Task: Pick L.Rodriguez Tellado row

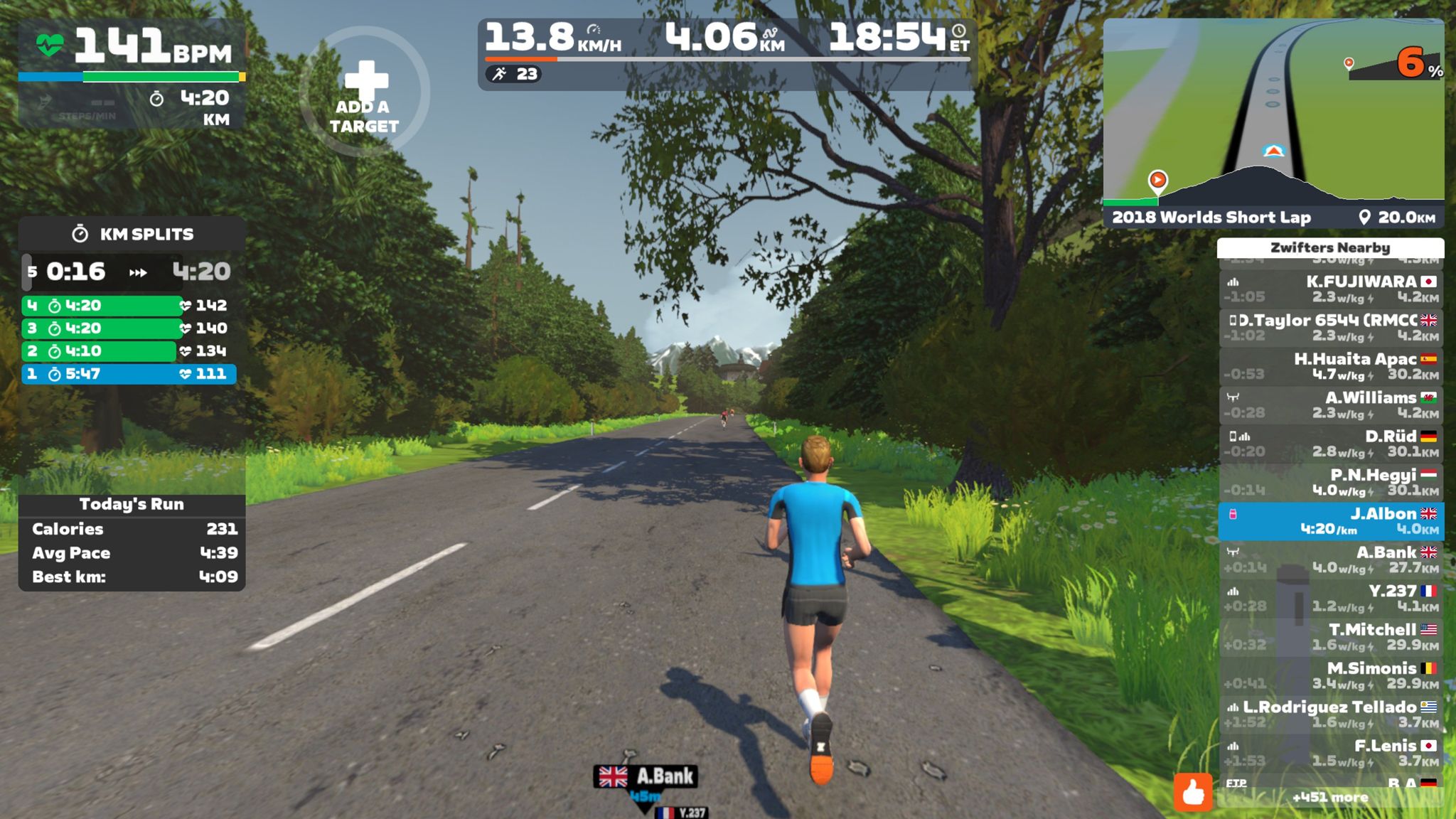Action: [1330, 714]
